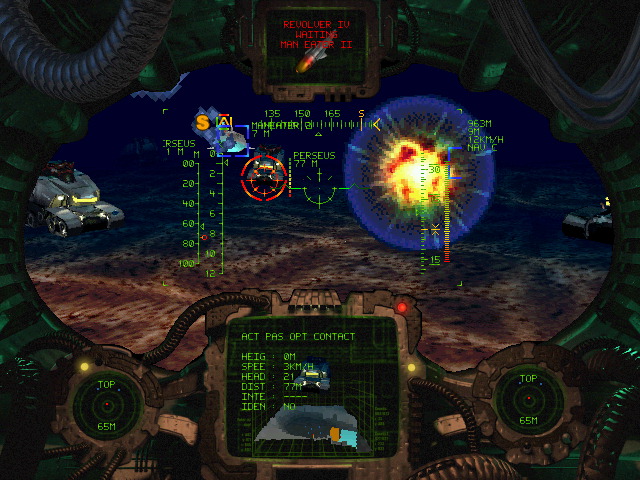Click the NAV C waypoint marker
640x480 pixels.
coord(482,147)
